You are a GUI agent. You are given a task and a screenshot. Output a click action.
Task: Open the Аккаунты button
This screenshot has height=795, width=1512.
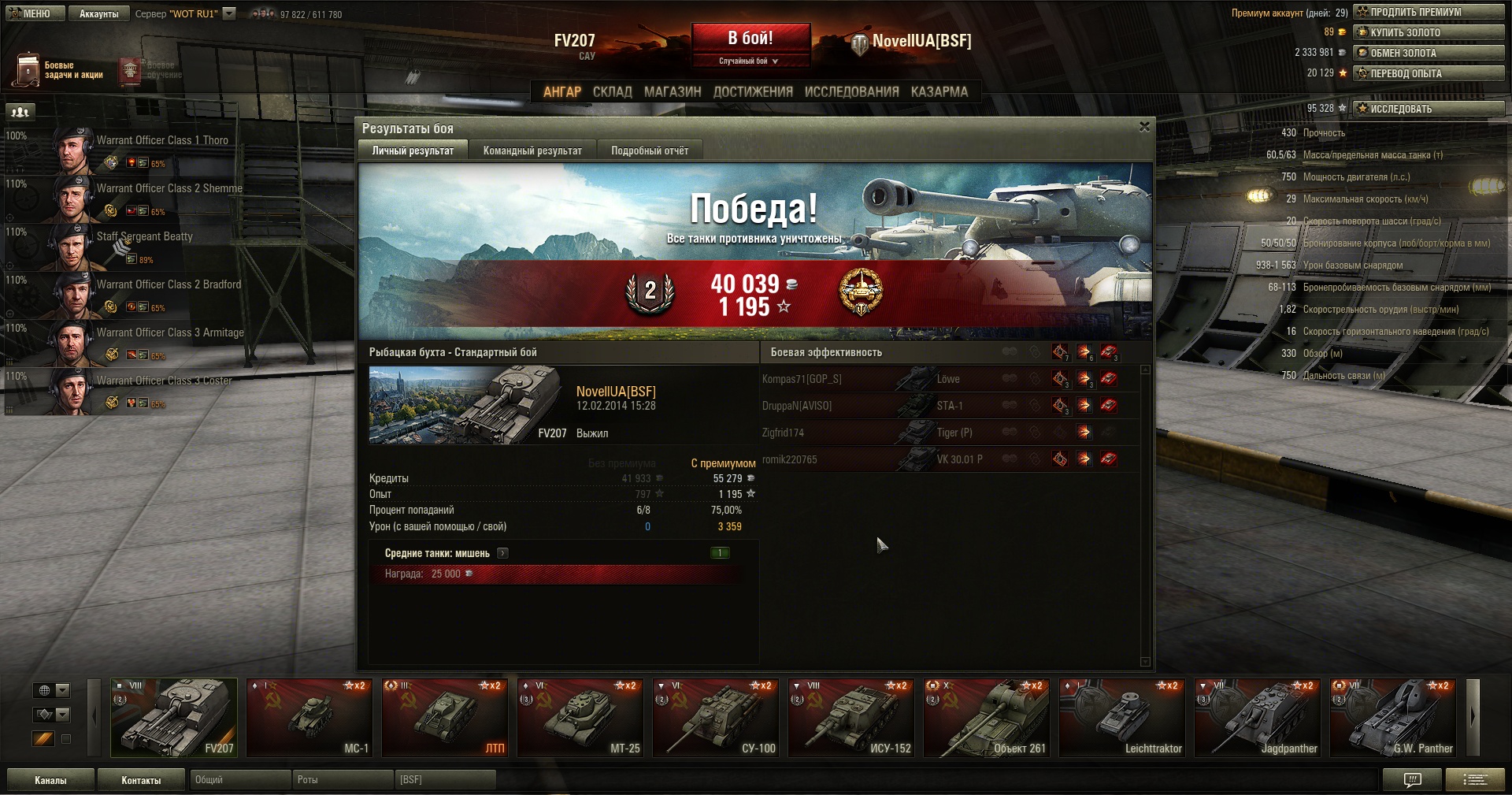(x=98, y=13)
